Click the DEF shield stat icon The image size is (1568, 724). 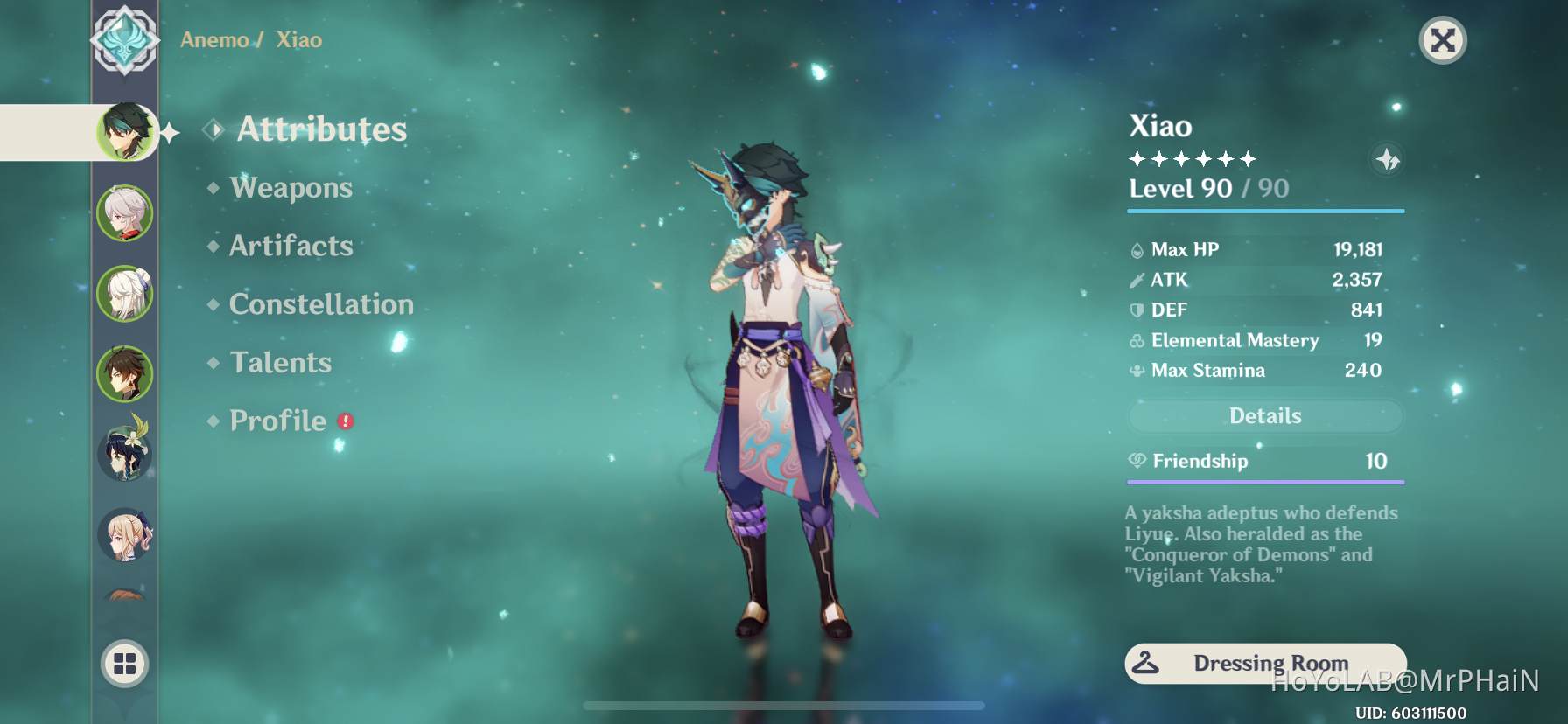tap(1136, 310)
